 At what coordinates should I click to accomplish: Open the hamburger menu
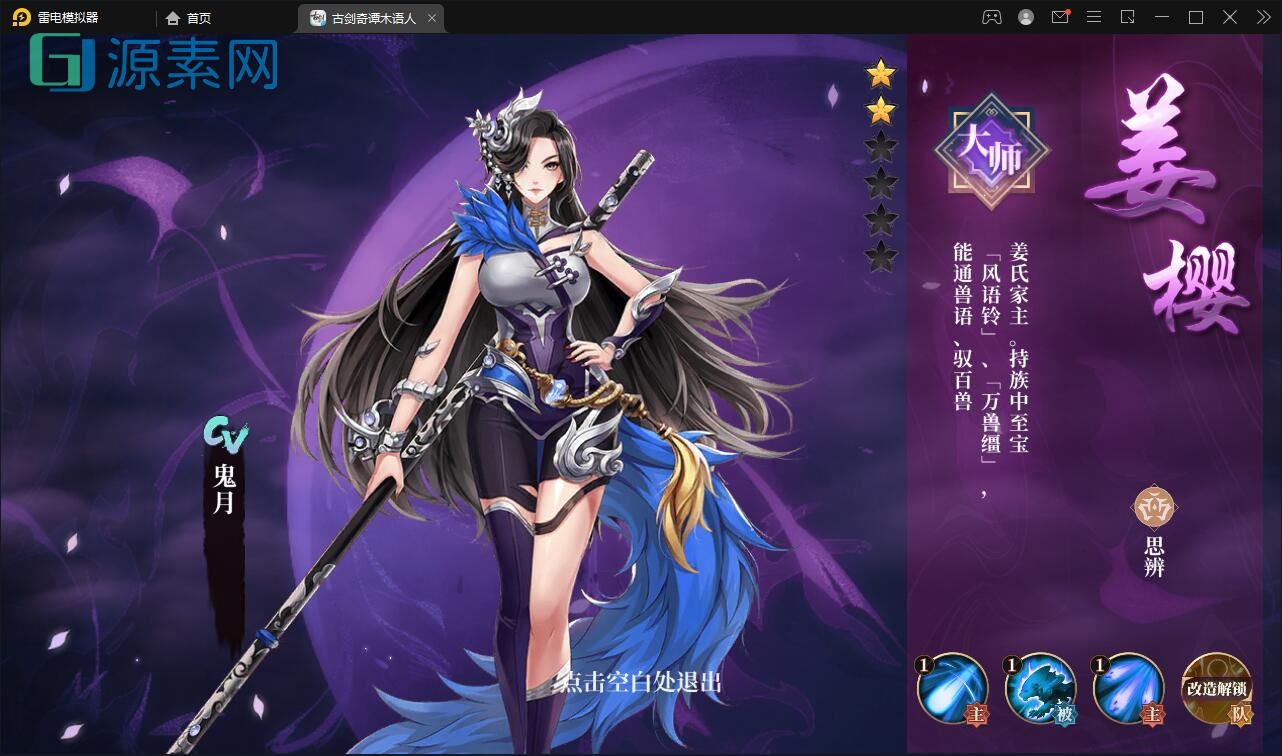[1094, 17]
